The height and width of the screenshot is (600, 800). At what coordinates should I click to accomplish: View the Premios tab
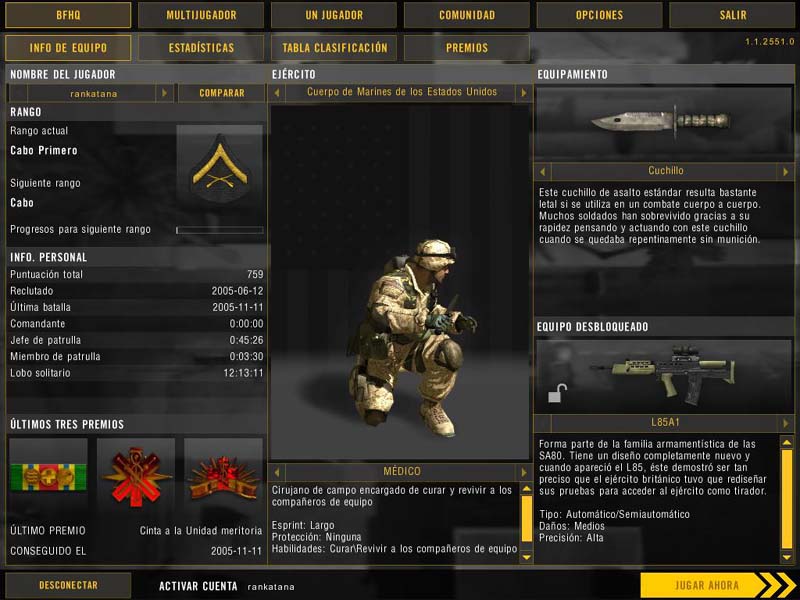tap(467, 48)
